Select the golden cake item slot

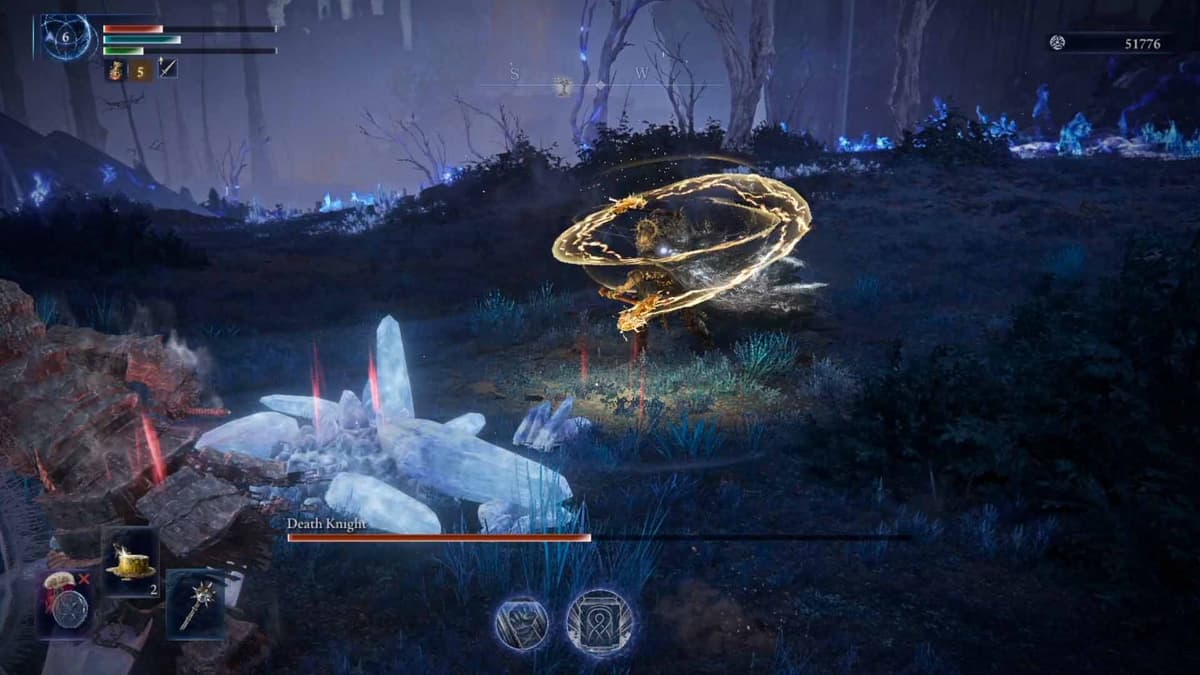point(131,563)
